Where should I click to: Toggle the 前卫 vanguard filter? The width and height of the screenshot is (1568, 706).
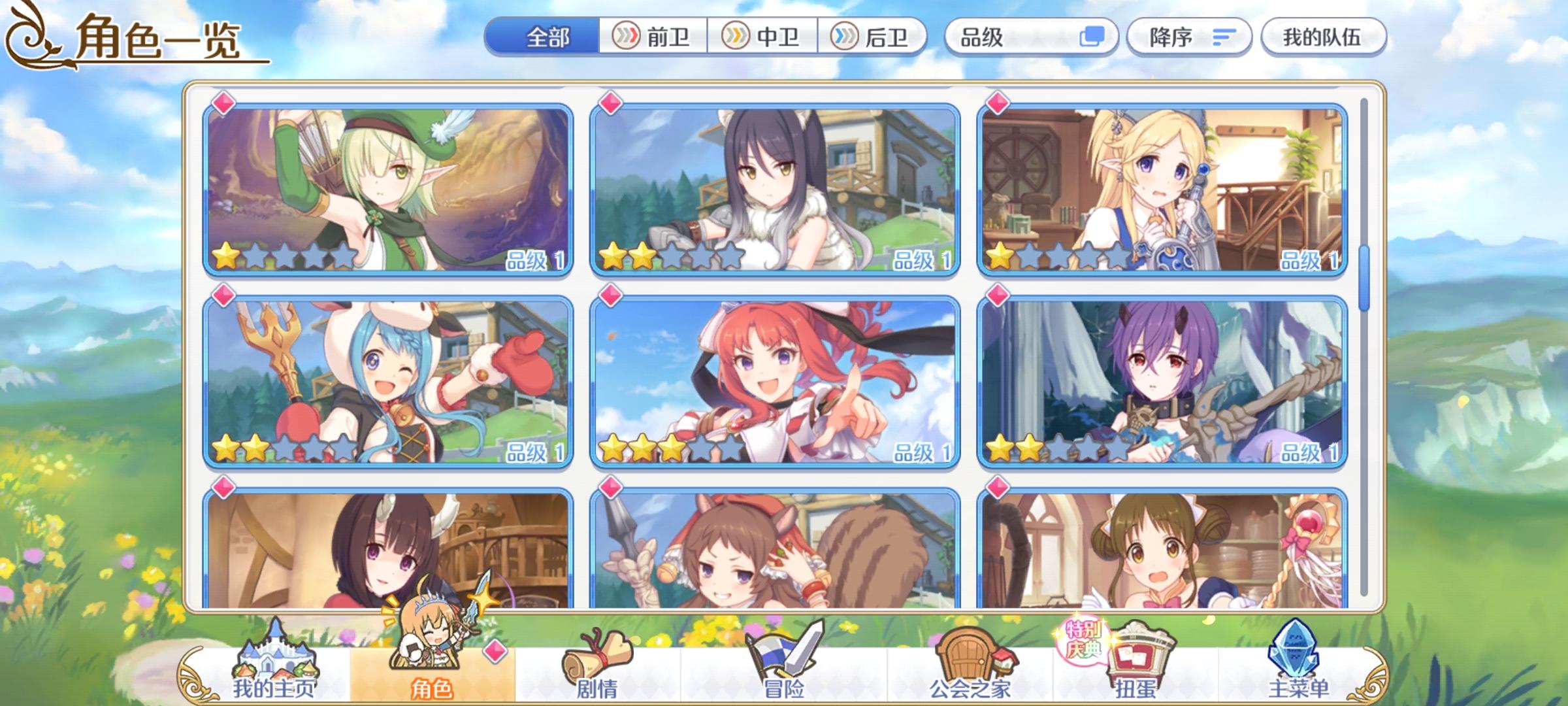[655, 37]
